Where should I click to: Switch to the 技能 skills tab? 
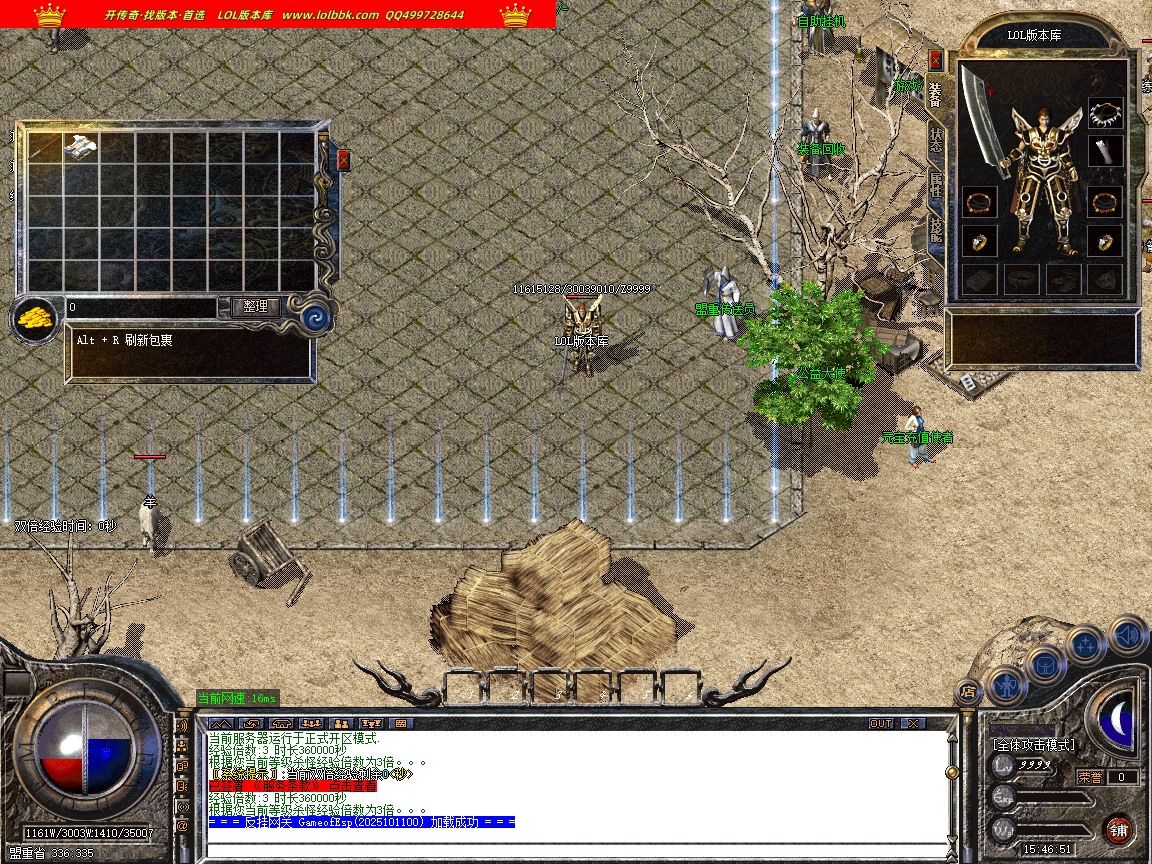(x=935, y=230)
